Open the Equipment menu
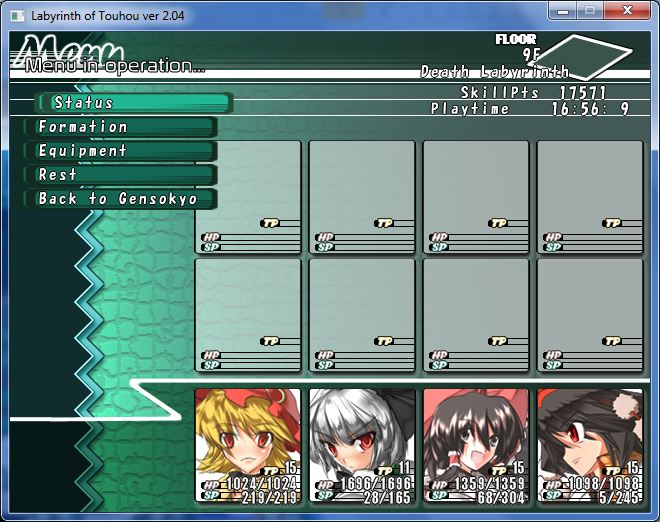 [120, 151]
